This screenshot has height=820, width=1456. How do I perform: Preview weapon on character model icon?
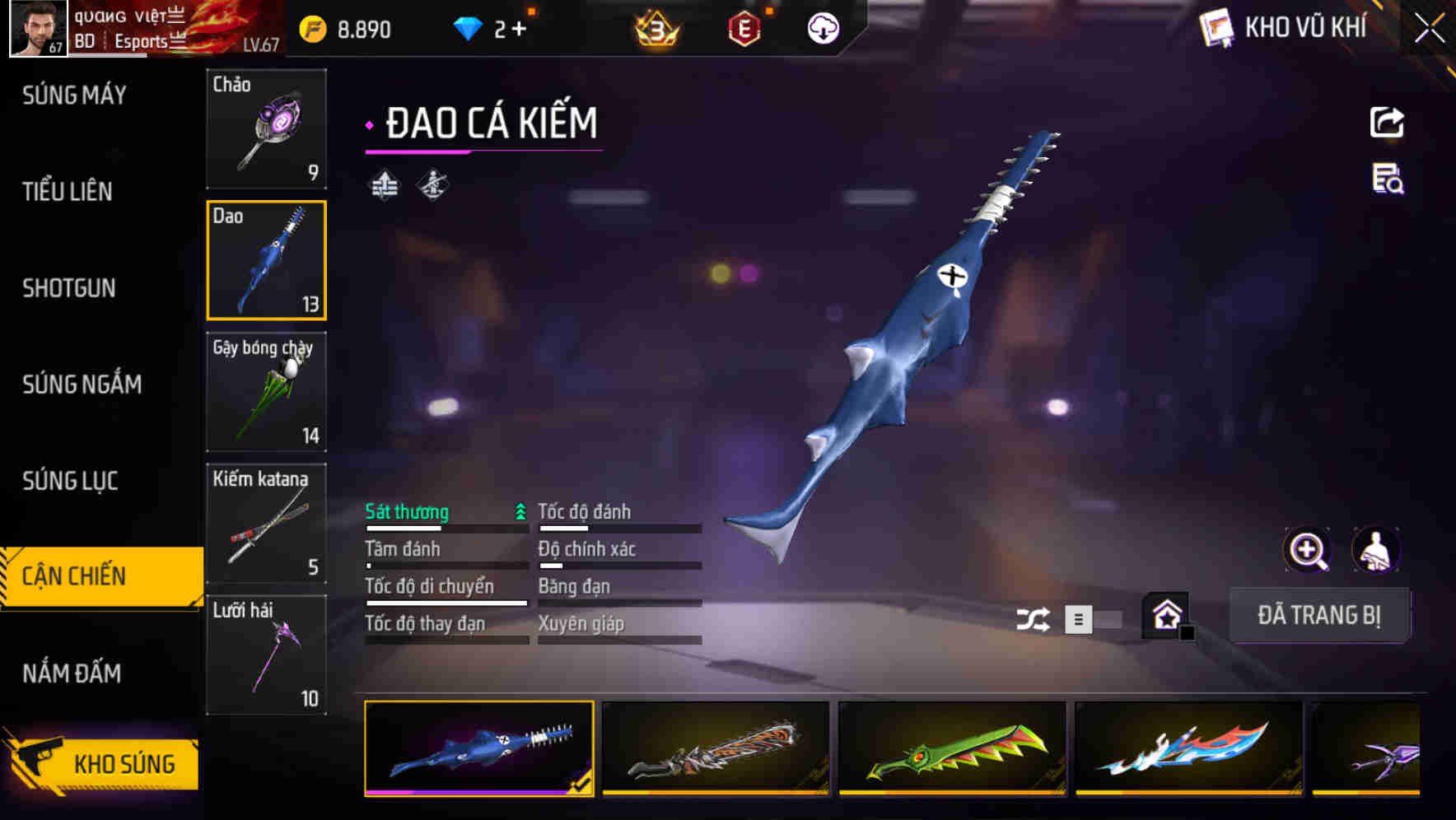pos(1376,550)
